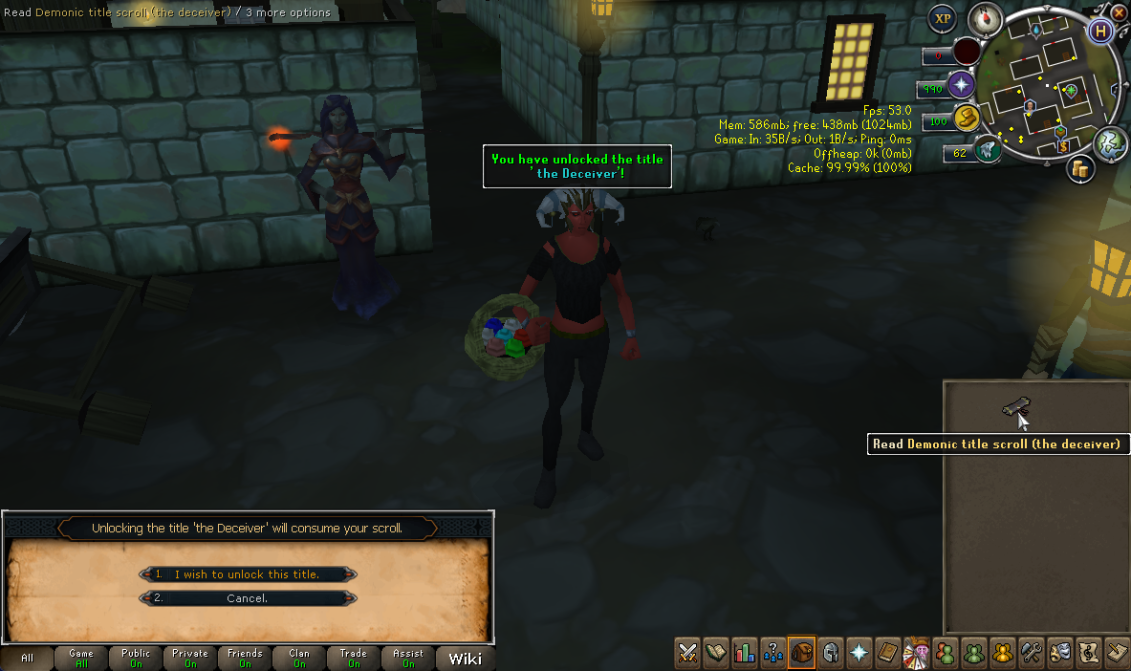Open the Wiki button in chat bar
1131x671 pixels.
coord(465,658)
